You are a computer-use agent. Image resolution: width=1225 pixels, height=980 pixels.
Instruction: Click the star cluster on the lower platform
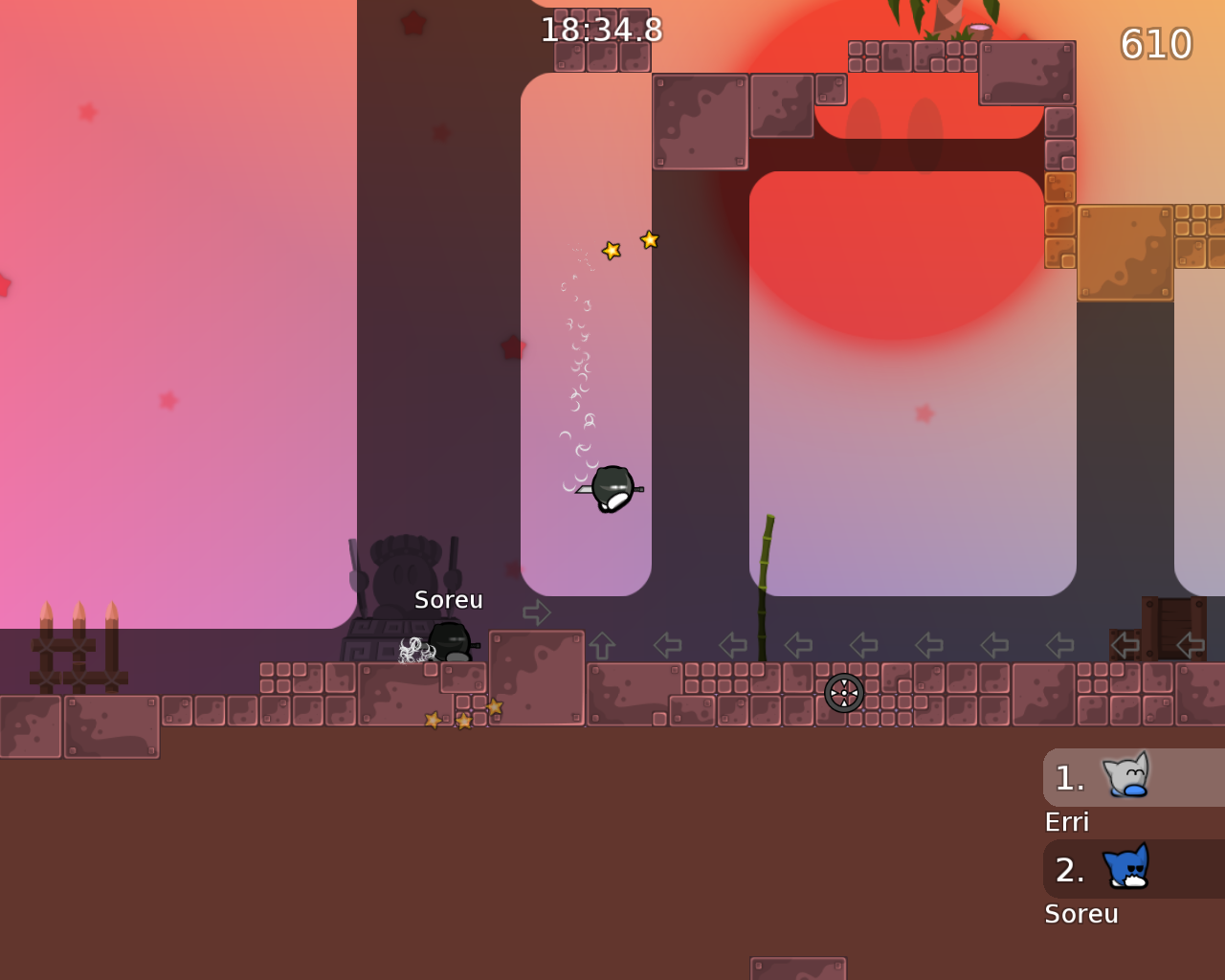coord(463,717)
